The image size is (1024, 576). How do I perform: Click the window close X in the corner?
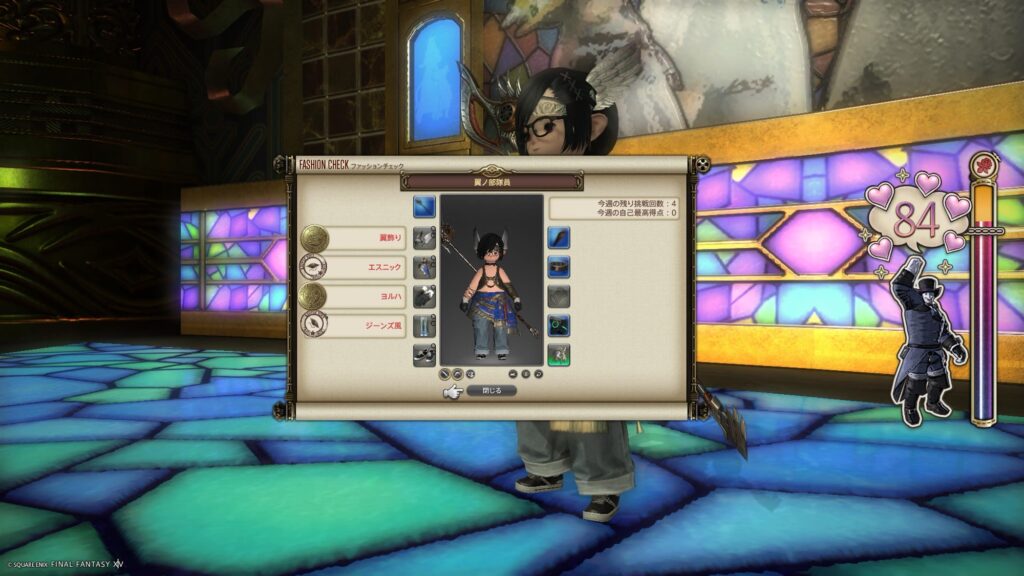point(703,164)
